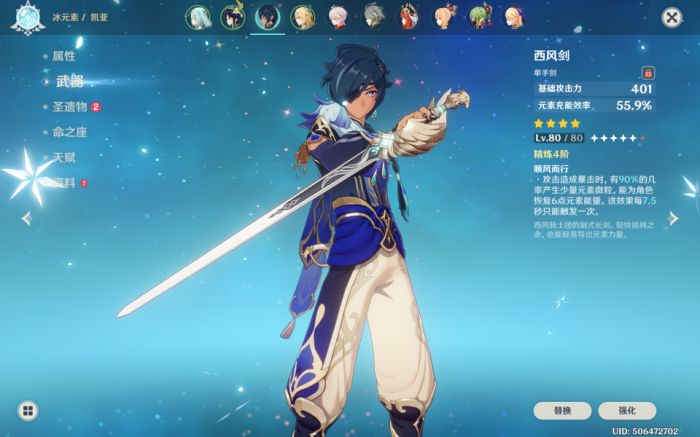Open the 资料 profile section
The width and height of the screenshot is (700, 437).
coord(63,183)
